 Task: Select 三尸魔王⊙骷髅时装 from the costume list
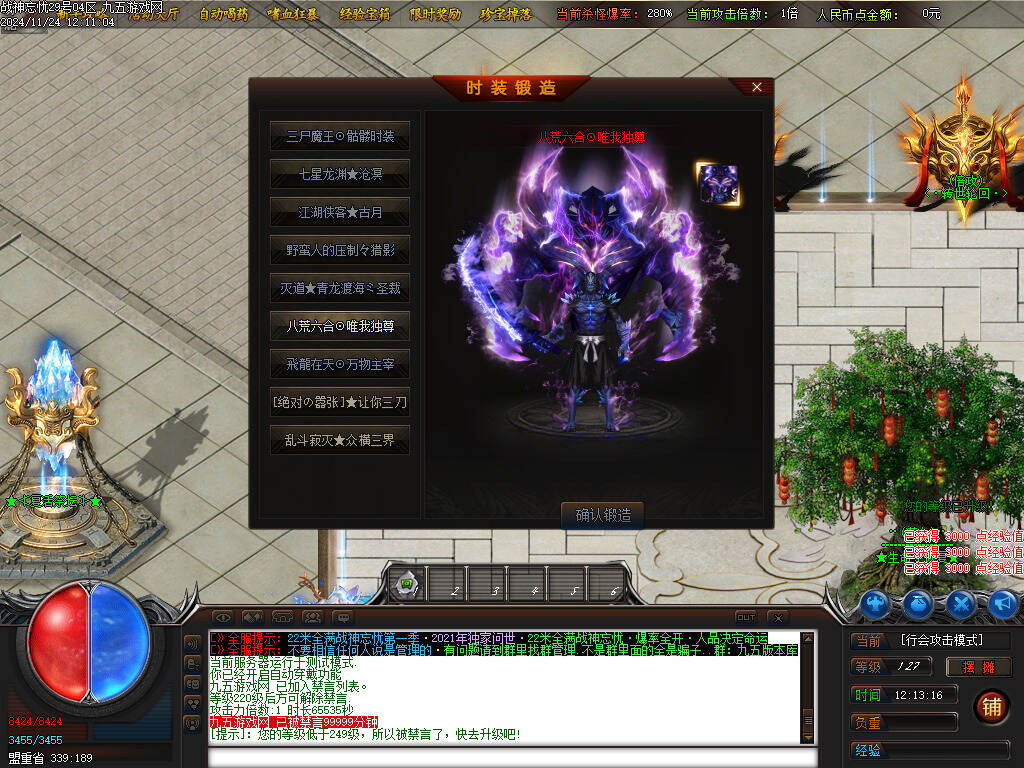(340, 136)
